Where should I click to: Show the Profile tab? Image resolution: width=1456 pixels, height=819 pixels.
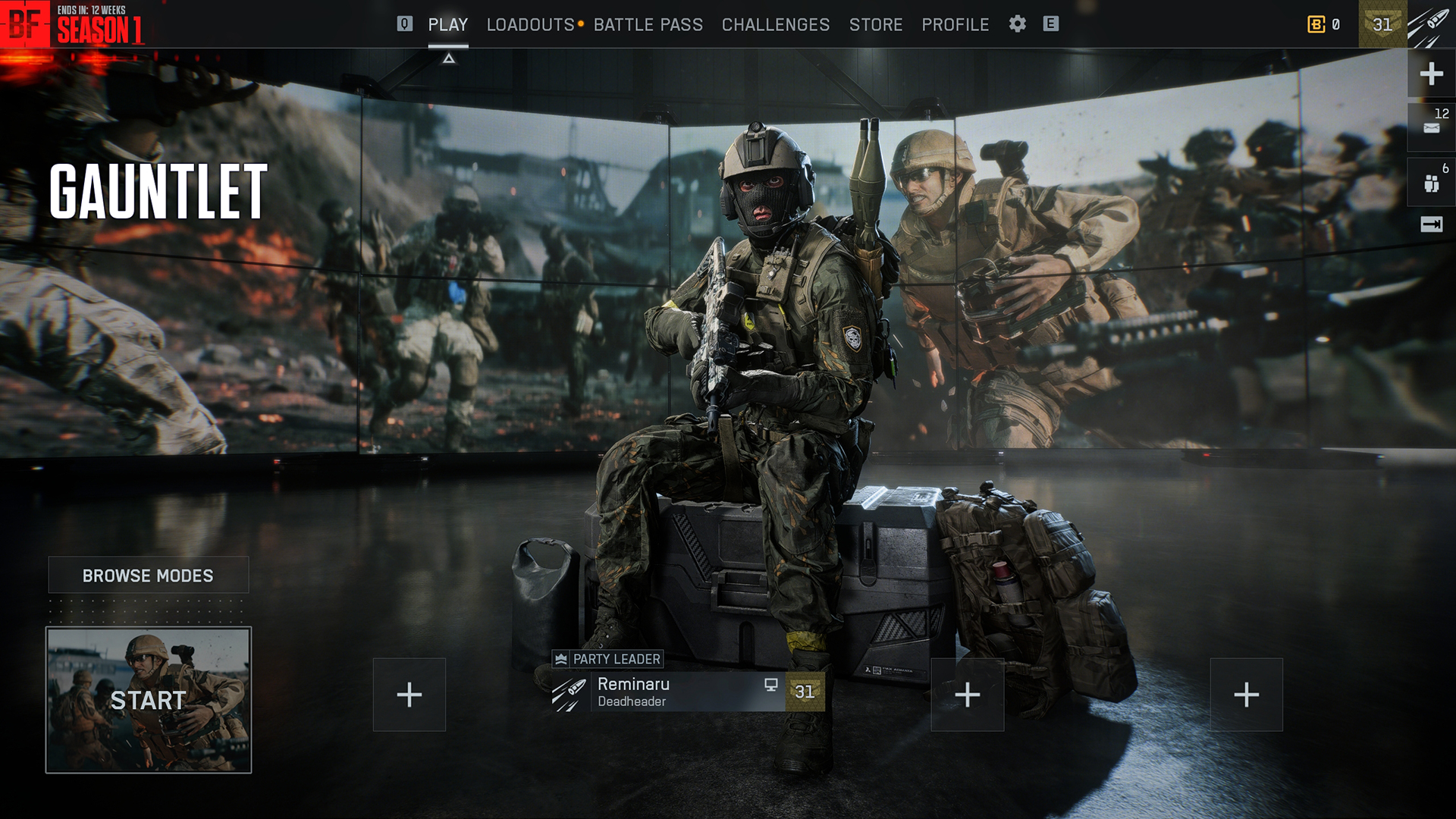click(955, 24)
